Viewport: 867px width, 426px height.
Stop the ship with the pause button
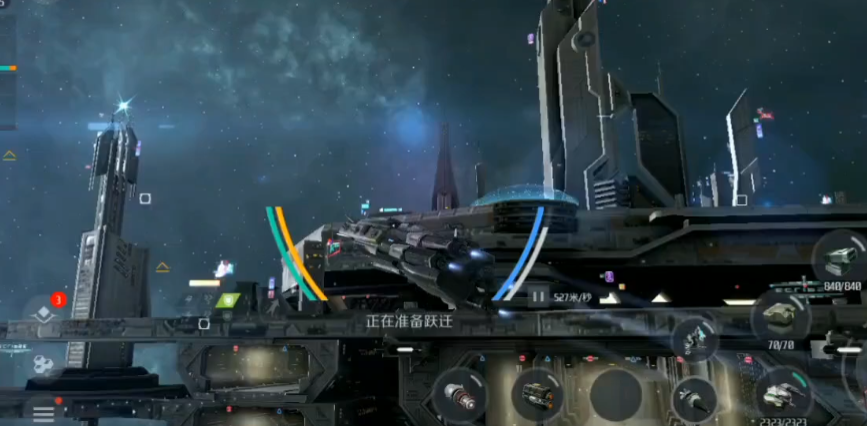click(538, 295)
